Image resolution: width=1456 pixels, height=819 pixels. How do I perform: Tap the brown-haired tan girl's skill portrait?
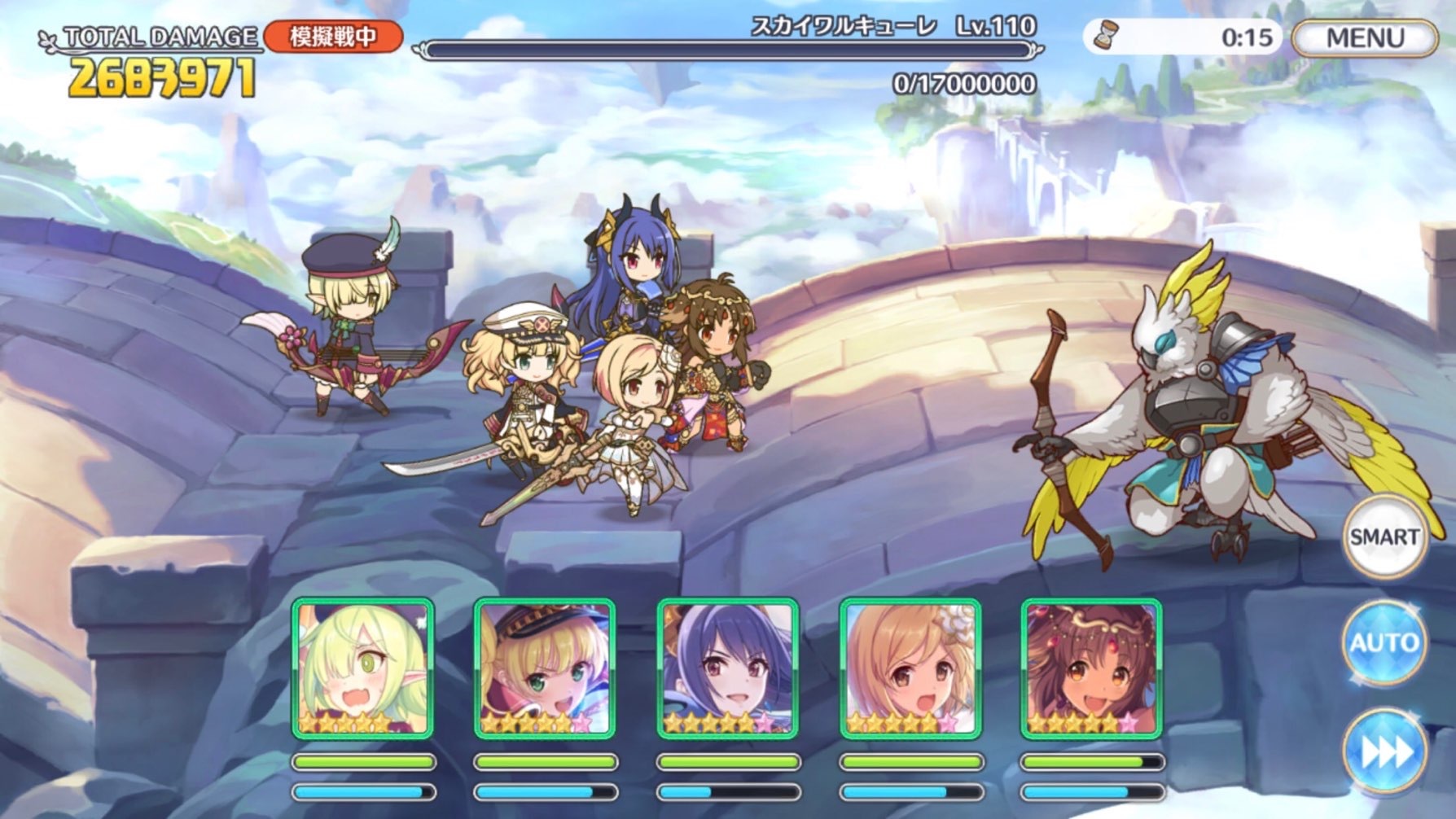[1091, 668]
